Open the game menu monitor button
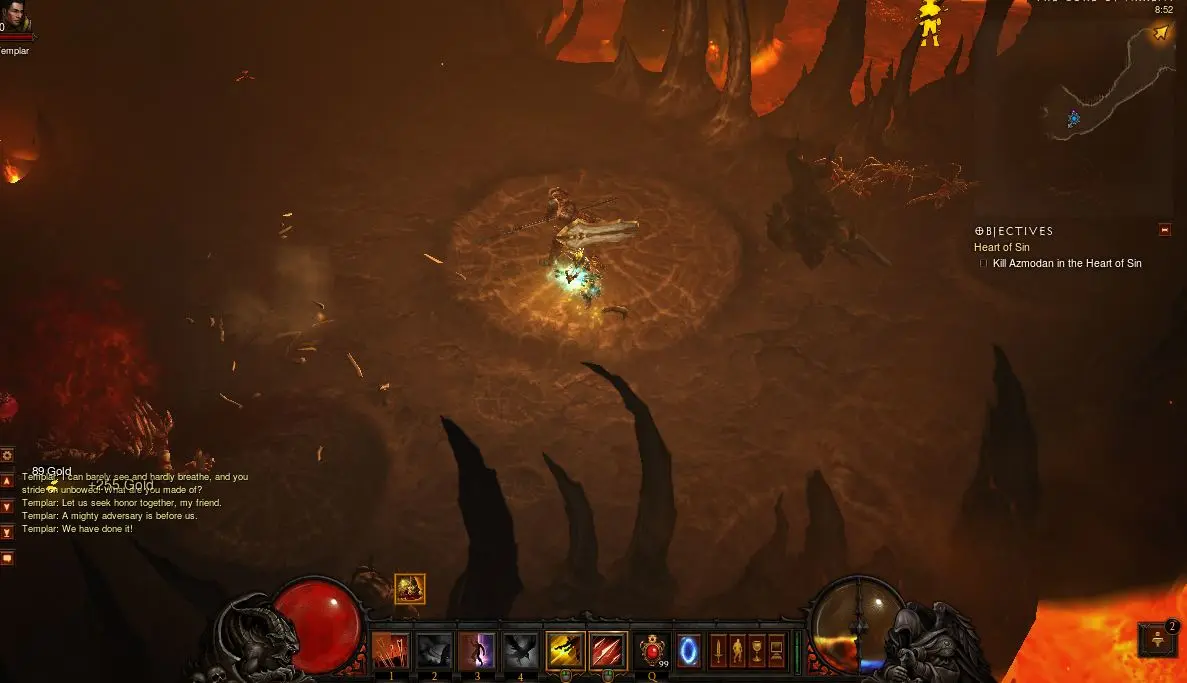 click(x=777, y=651)
